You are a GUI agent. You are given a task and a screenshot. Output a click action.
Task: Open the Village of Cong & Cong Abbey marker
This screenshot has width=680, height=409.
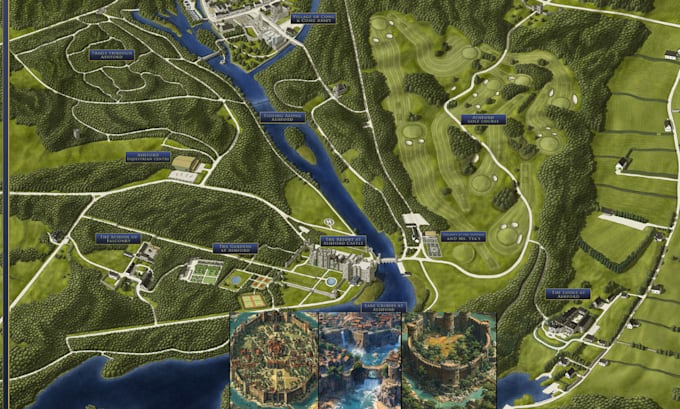pos(312,19)
